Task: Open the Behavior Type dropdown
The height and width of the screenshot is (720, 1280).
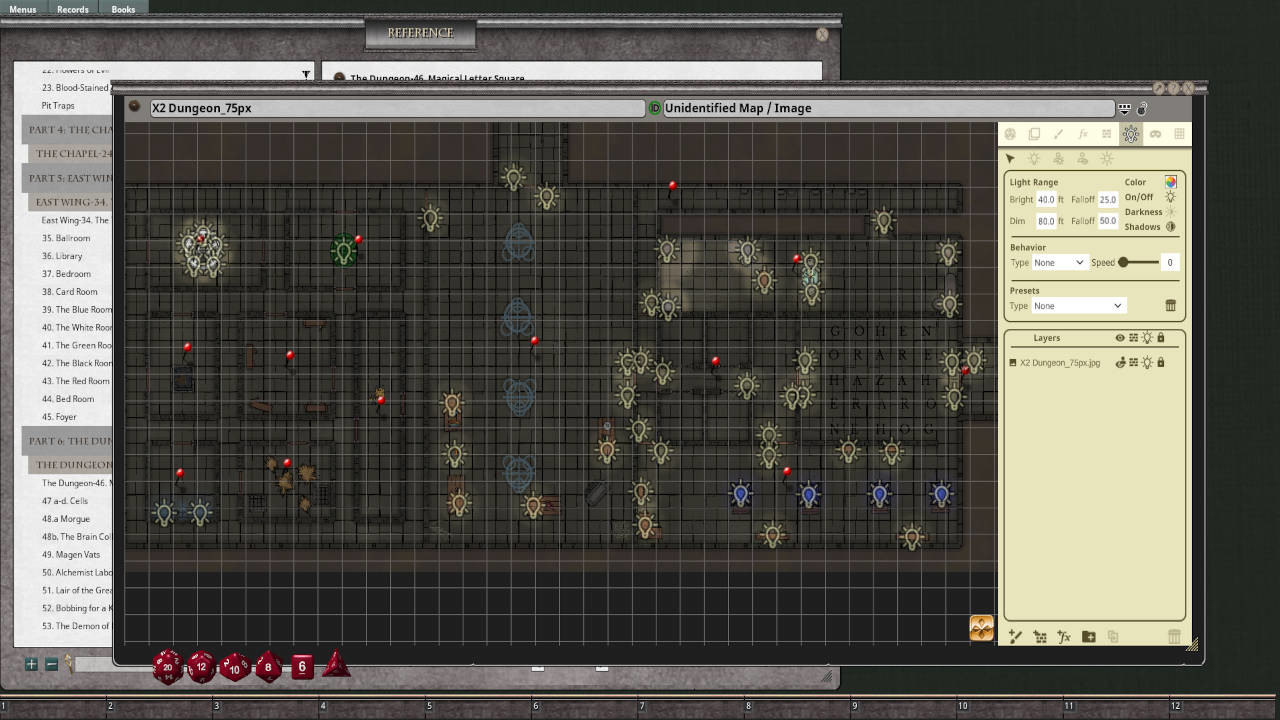Action: coord(1059,262)
